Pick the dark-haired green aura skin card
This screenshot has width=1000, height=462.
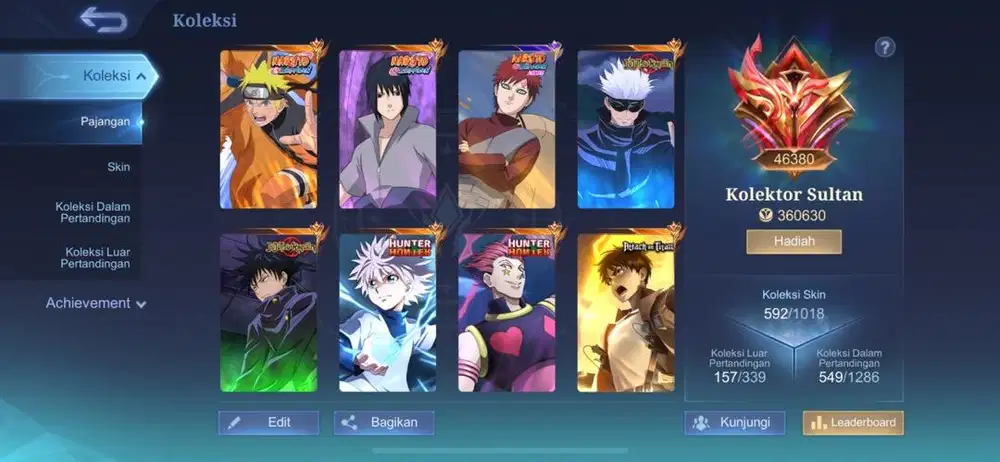tap(268, 313)
